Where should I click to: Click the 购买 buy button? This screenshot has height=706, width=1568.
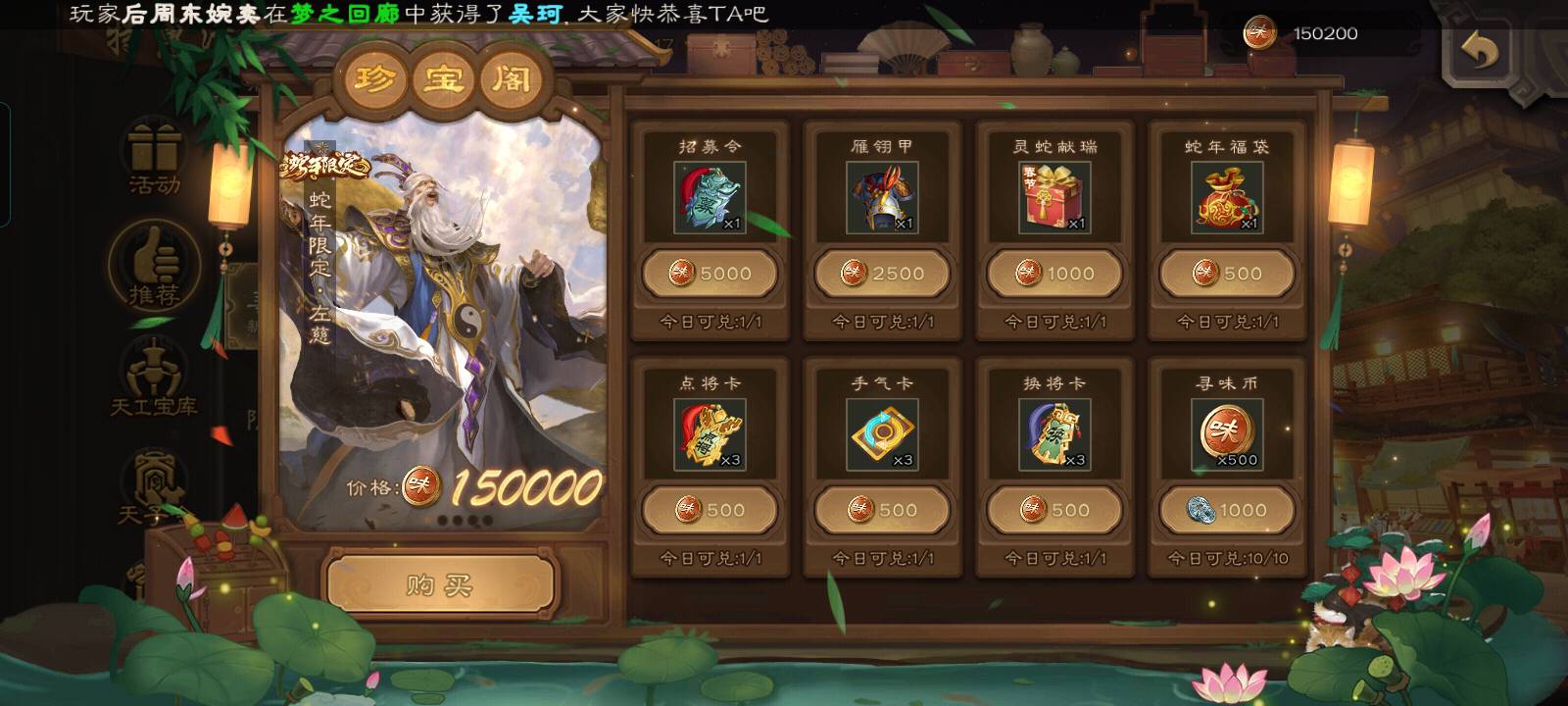(440, 585)
